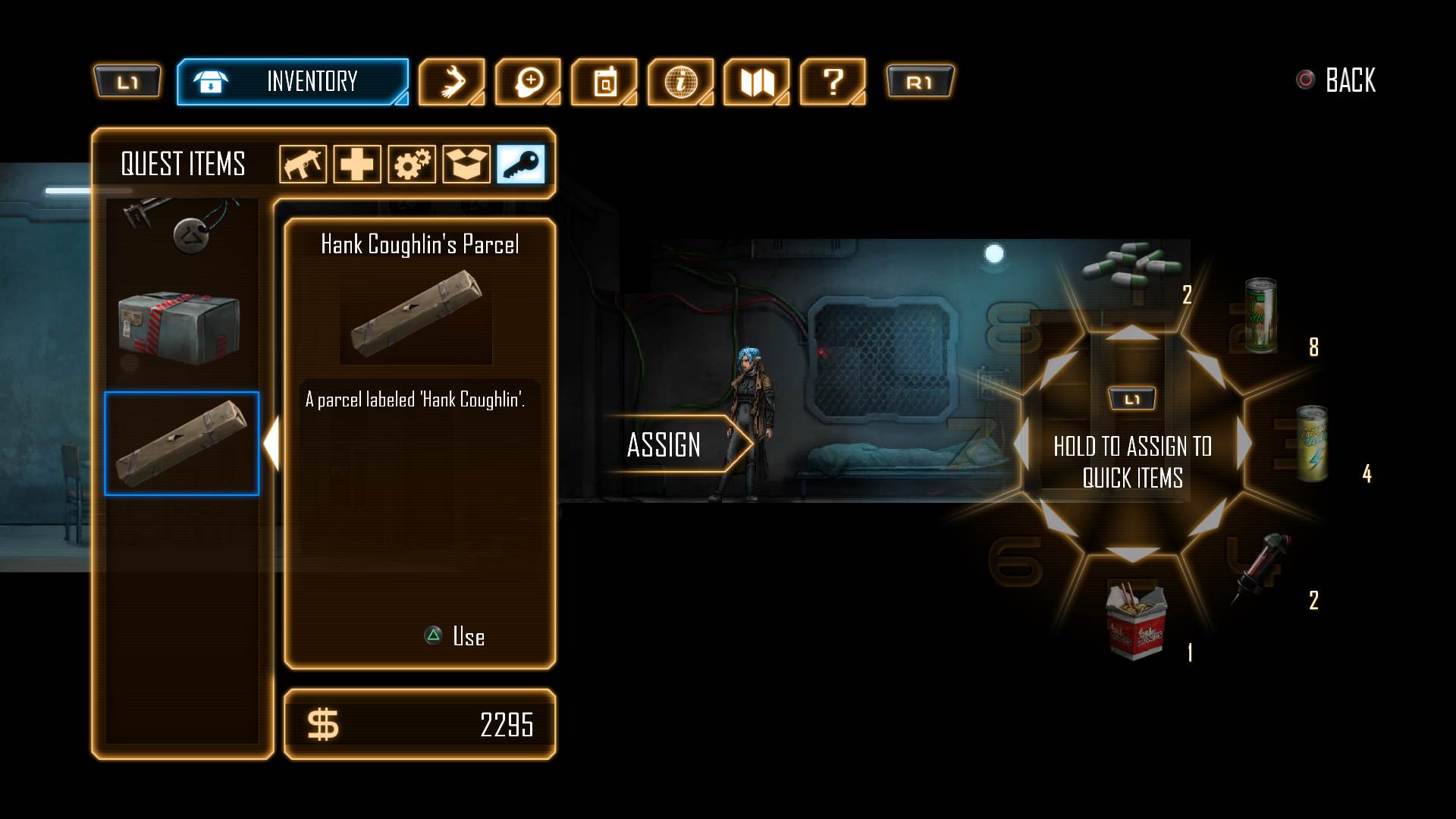Open the globe information tab
The width and height of the screenshot is (1456, 819).
[x=680, y=81]
